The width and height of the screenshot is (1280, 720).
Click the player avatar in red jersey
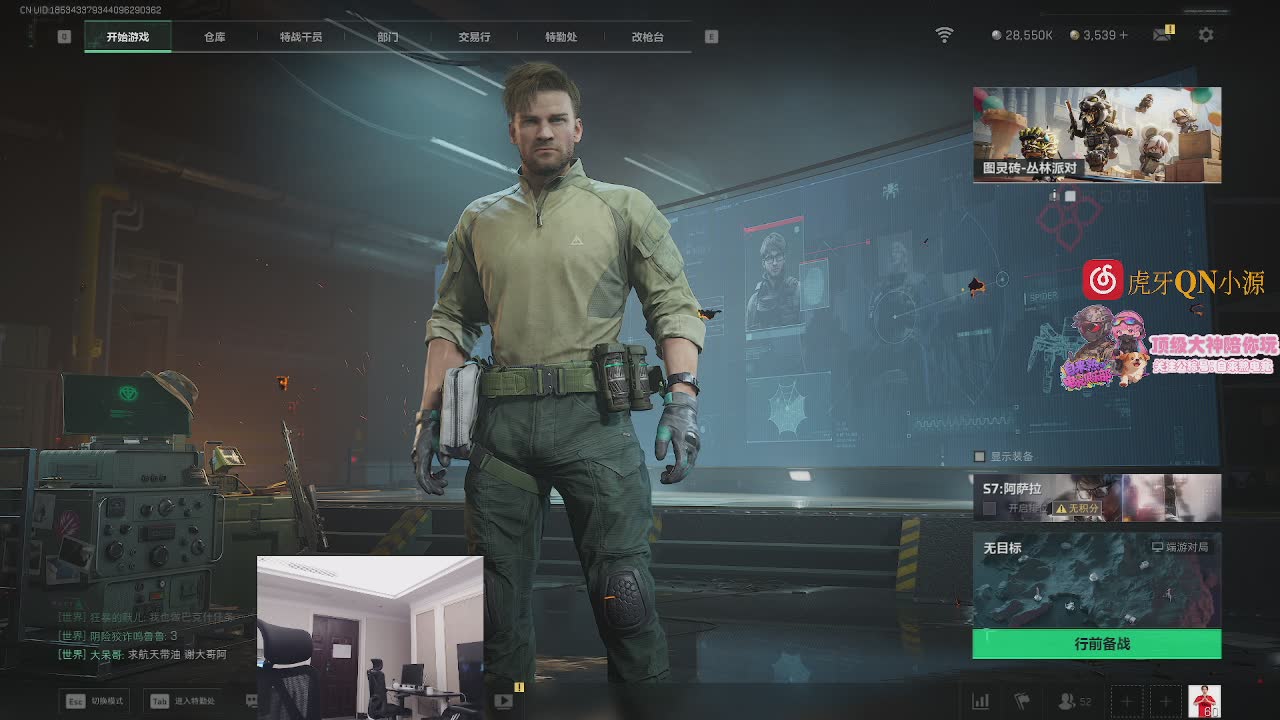(1204, 701)
